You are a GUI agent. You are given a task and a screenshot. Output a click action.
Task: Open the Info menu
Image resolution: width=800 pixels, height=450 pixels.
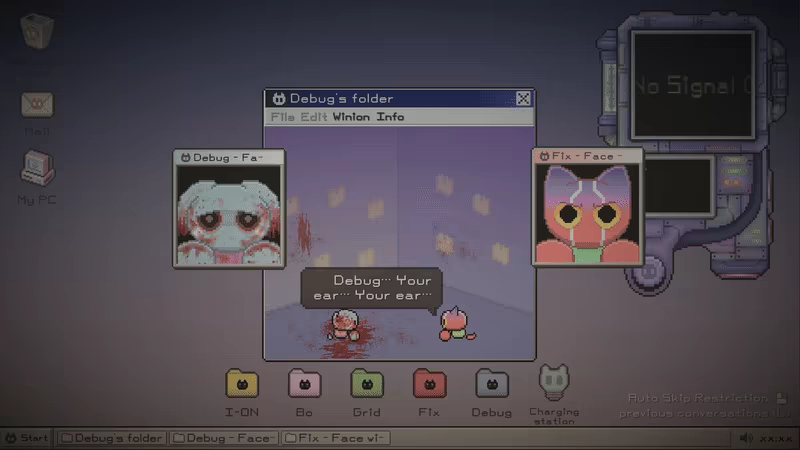click(390, 117)
